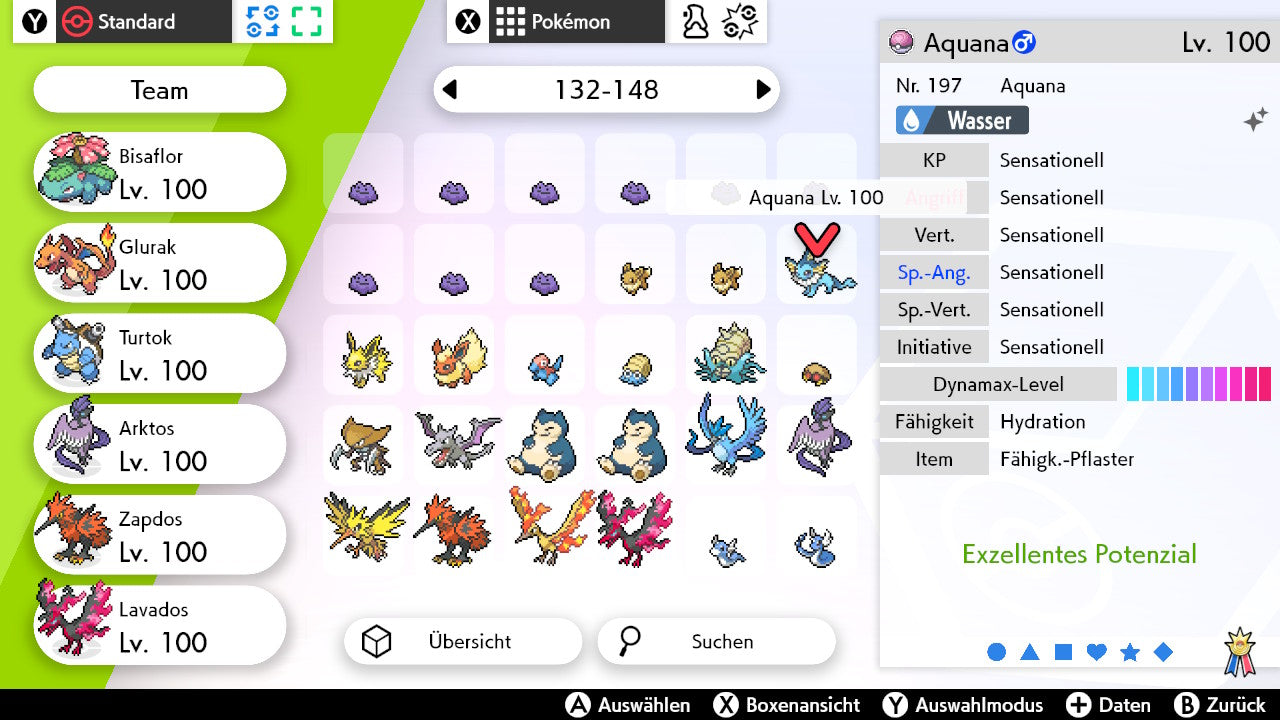Open Suchen to search Pokémon
Viewport: 1280px width, 720px height.
pos(715,641)
